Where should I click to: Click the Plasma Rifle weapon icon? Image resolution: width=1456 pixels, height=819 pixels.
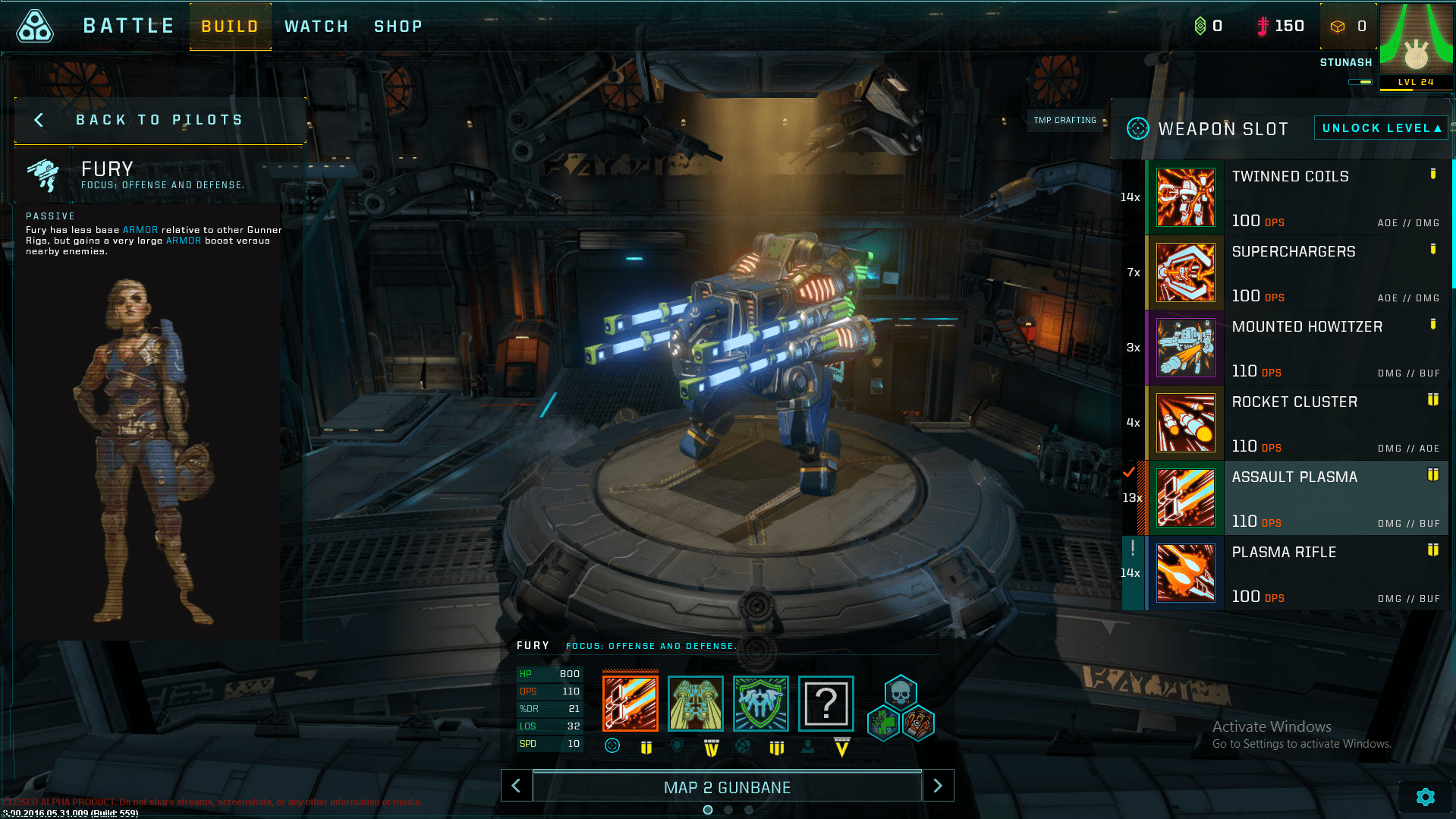pyautogui.click(x=1185, y=573)
